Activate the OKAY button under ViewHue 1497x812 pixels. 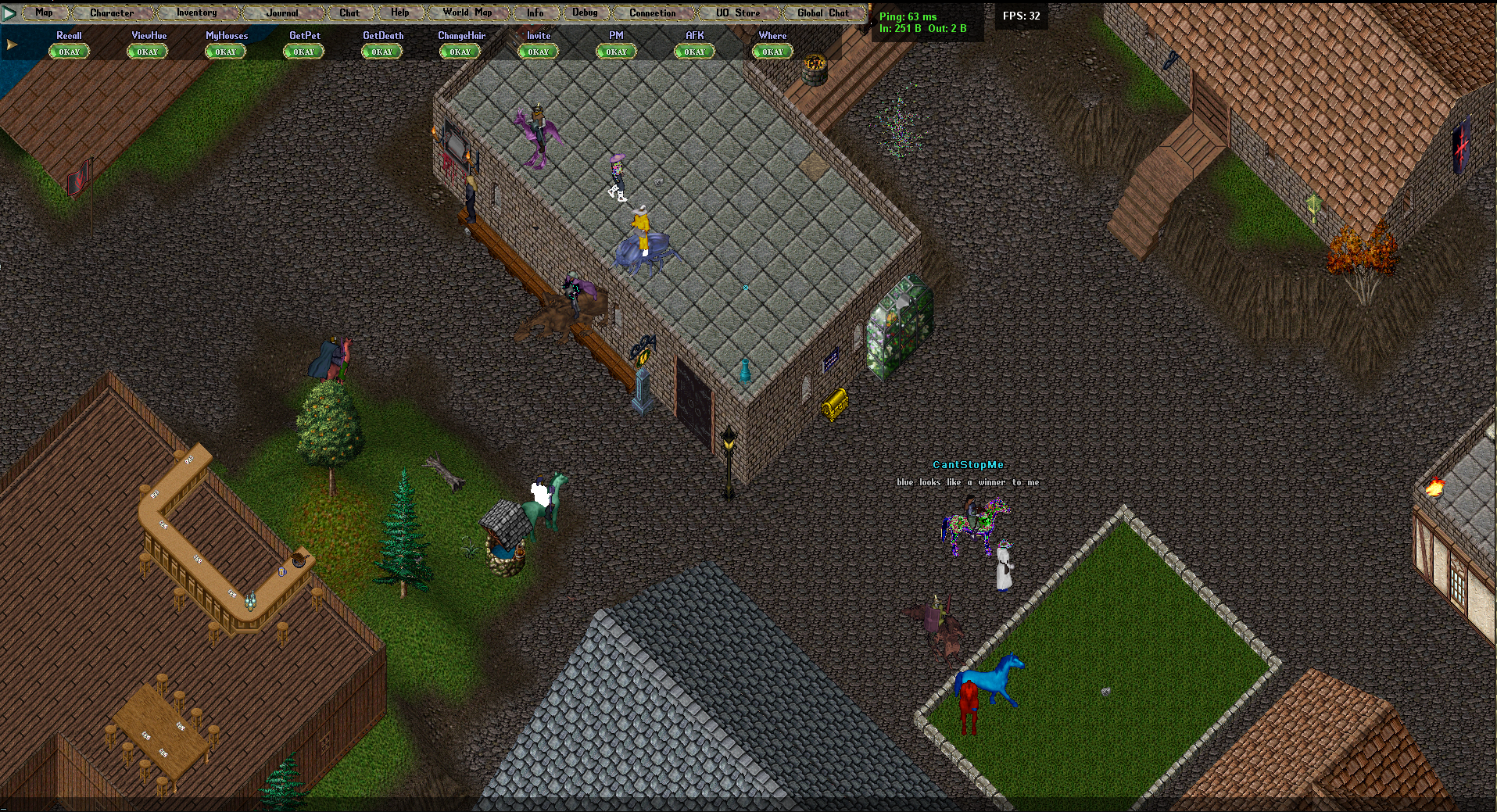pos(147,52)
